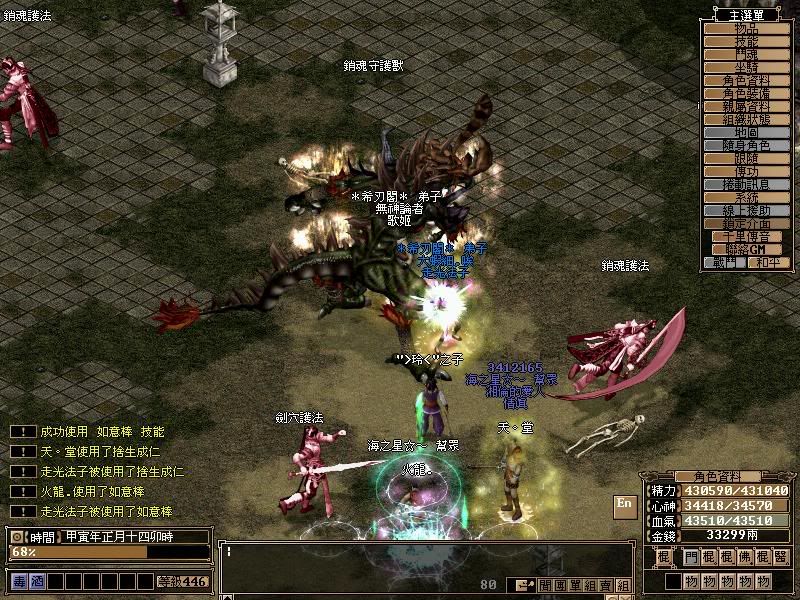This screenshot has height=600, width=800.
Task: Select the 毒 poison status slot
Action: 20,581
